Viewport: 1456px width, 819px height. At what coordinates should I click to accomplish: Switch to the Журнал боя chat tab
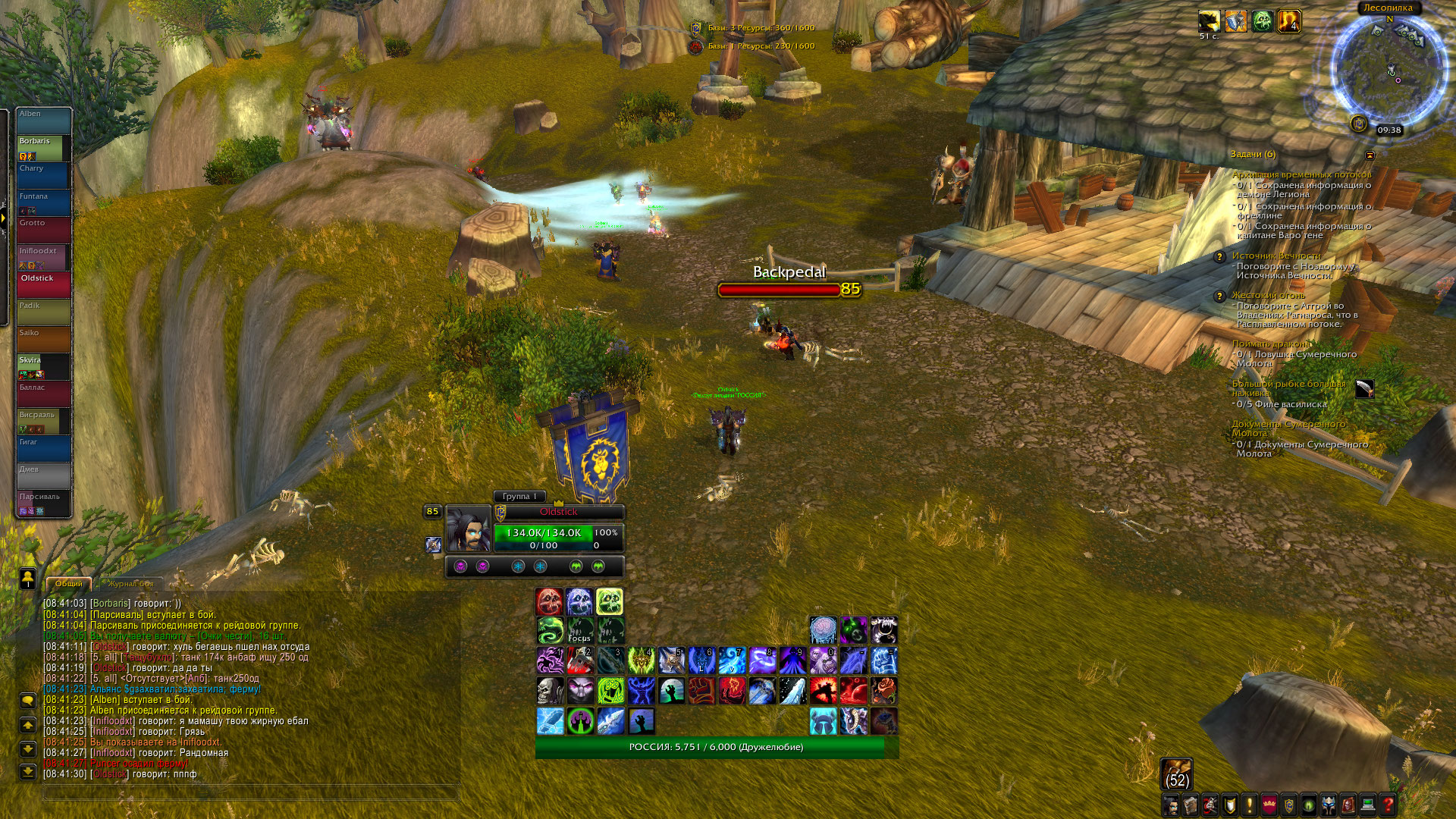pyautogui.click(x=130, y=584)
